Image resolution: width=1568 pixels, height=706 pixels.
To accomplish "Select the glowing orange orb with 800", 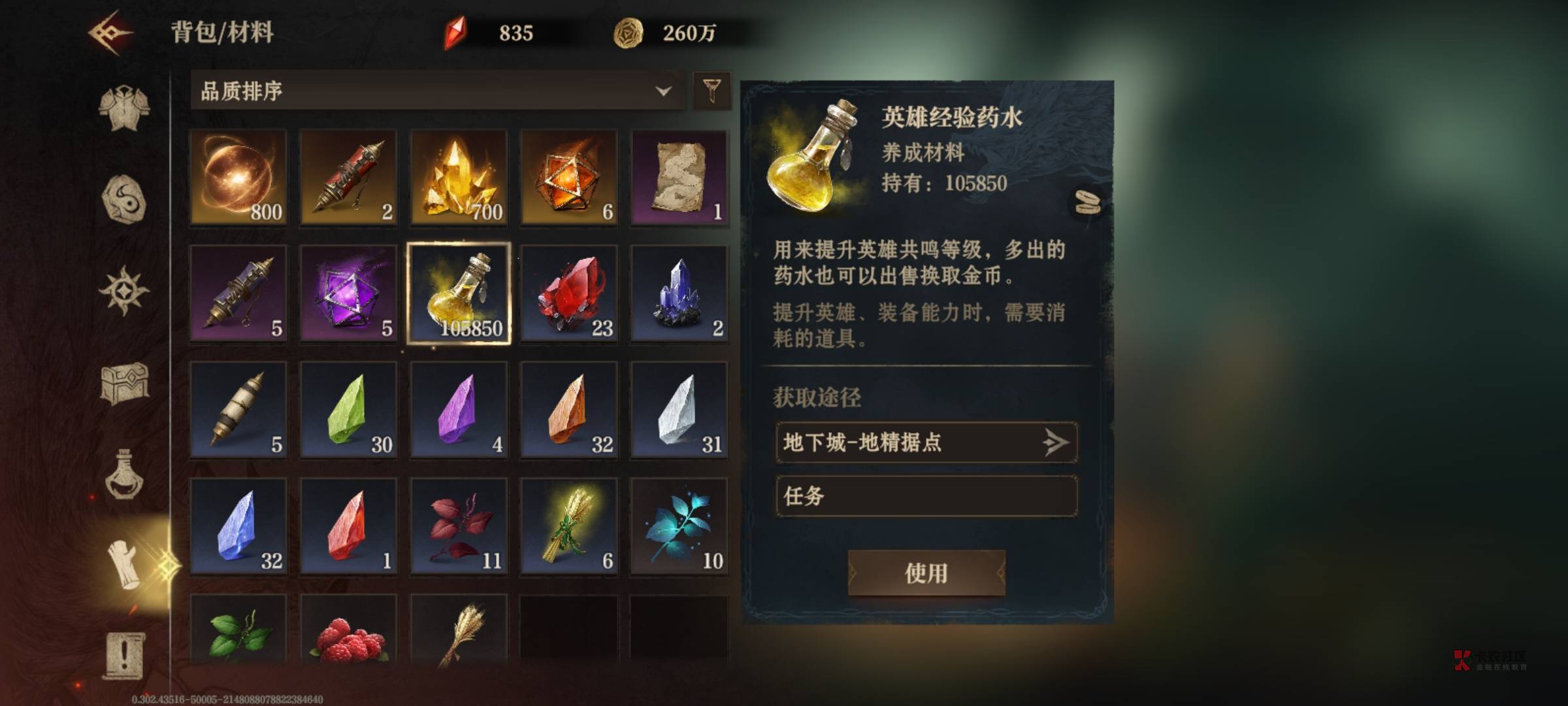I will point(238,177).
